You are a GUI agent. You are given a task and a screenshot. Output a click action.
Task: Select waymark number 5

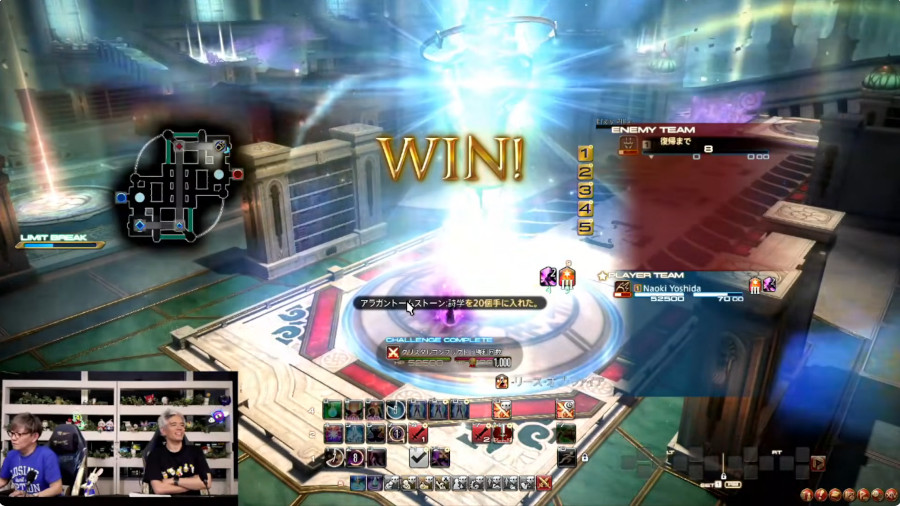pos(585,227)
